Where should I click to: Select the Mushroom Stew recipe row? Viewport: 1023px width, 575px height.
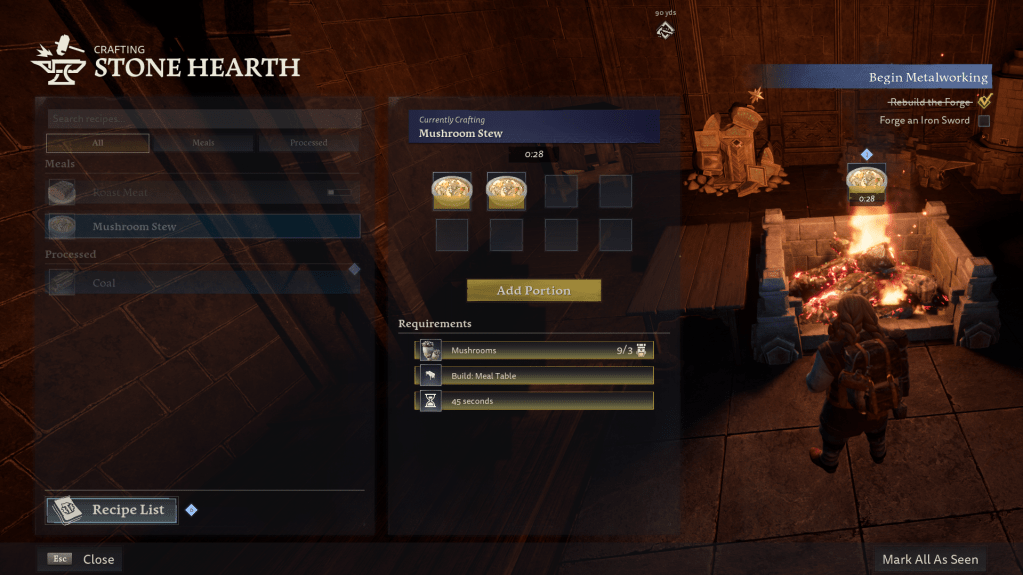pyautogui.click(x=203, y=226)
